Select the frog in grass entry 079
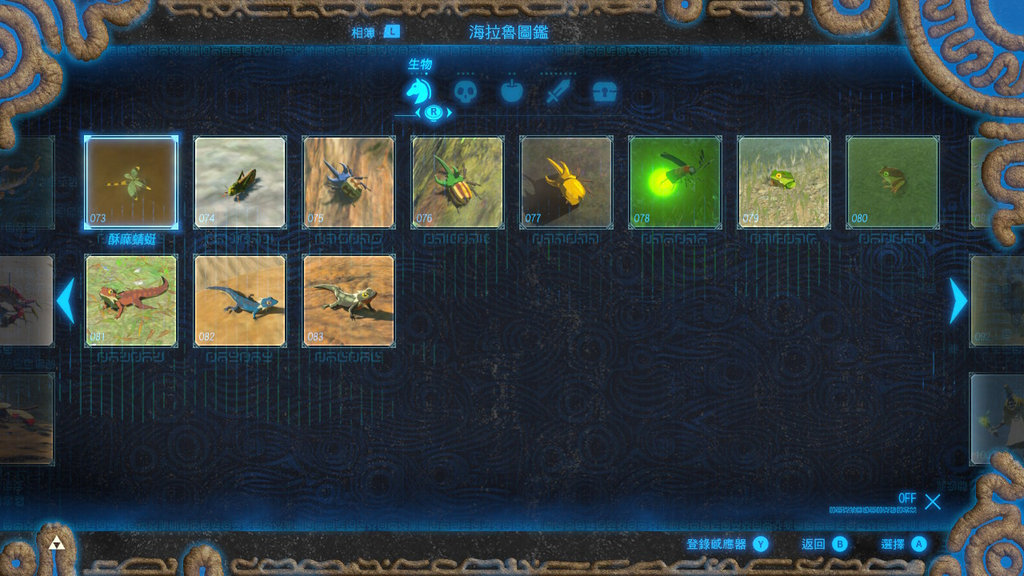This screenshot has height=576, width=1024. tap(784, 182)
